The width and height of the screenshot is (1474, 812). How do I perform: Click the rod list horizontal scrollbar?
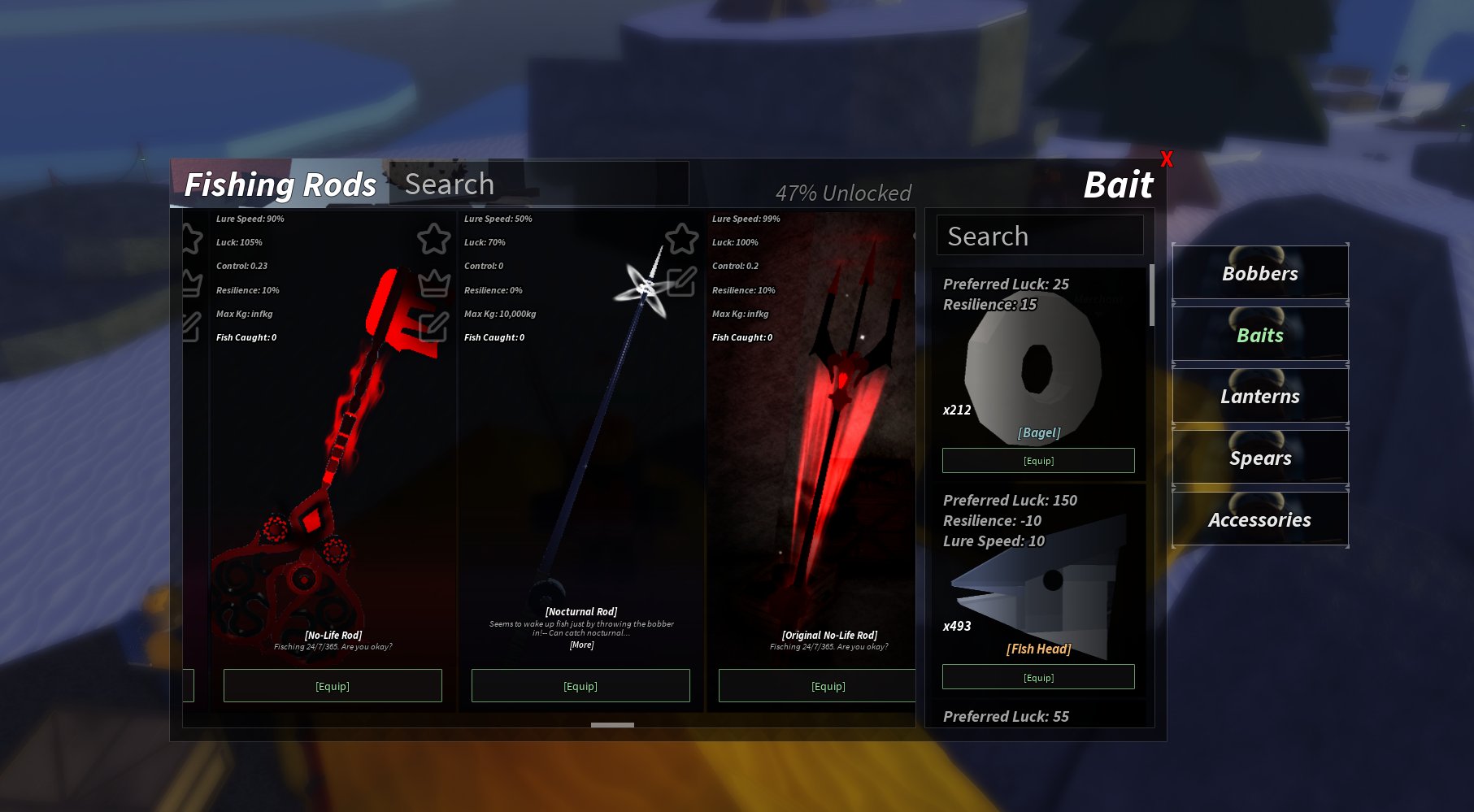tap(612, 725)
